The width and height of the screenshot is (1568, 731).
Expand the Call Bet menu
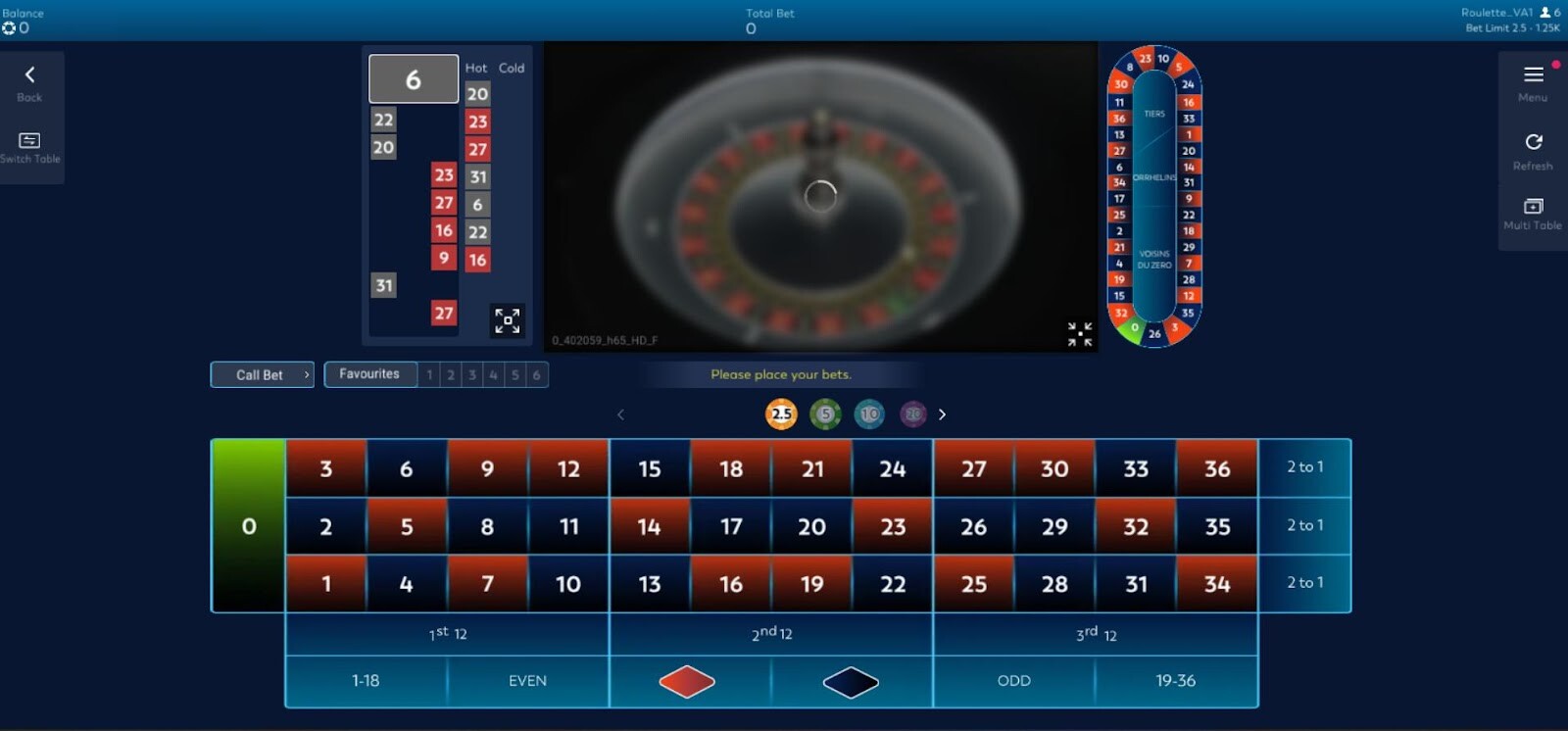tap(262, 374)
